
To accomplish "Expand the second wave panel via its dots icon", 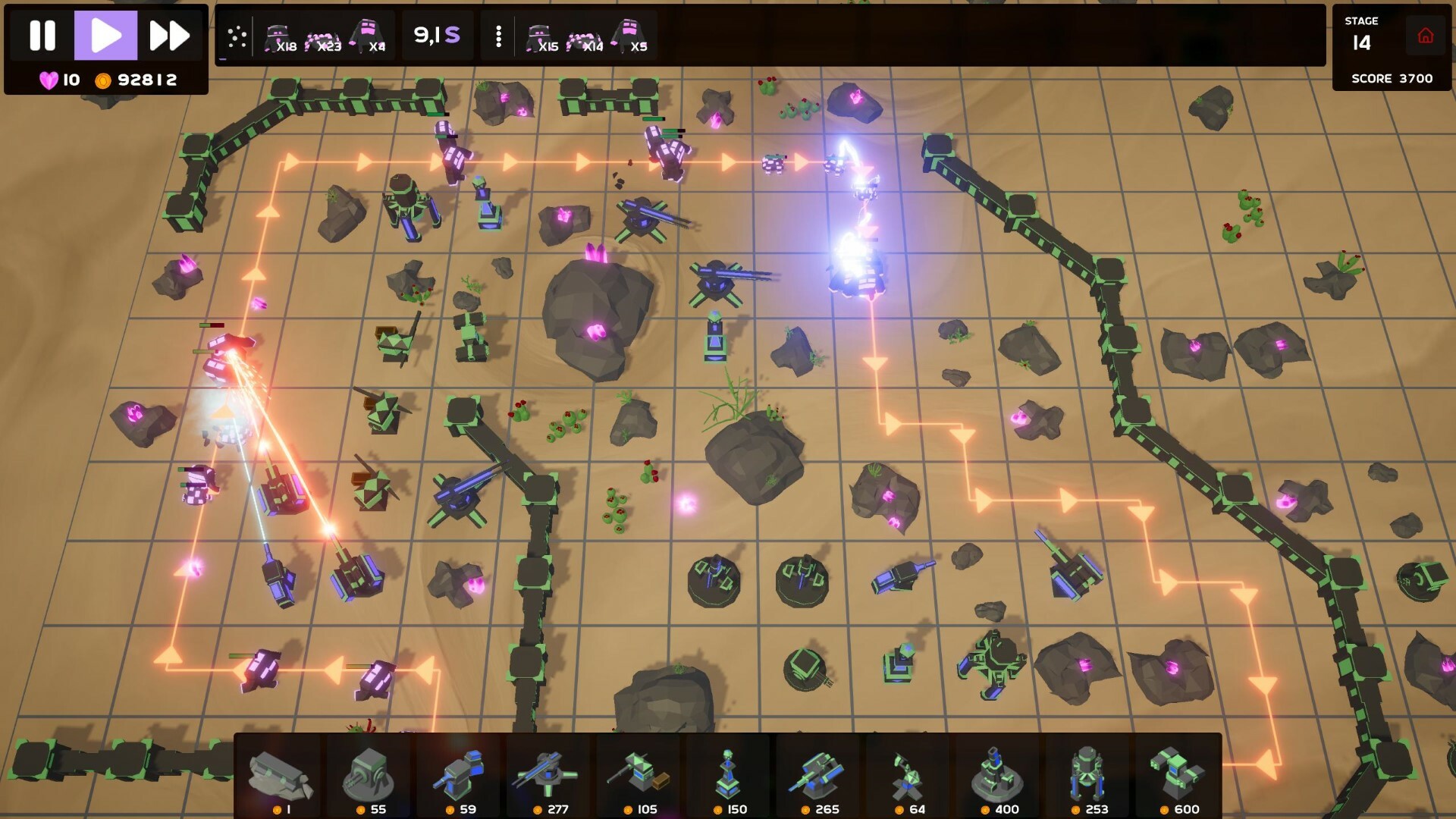I will tap(498, 35).
